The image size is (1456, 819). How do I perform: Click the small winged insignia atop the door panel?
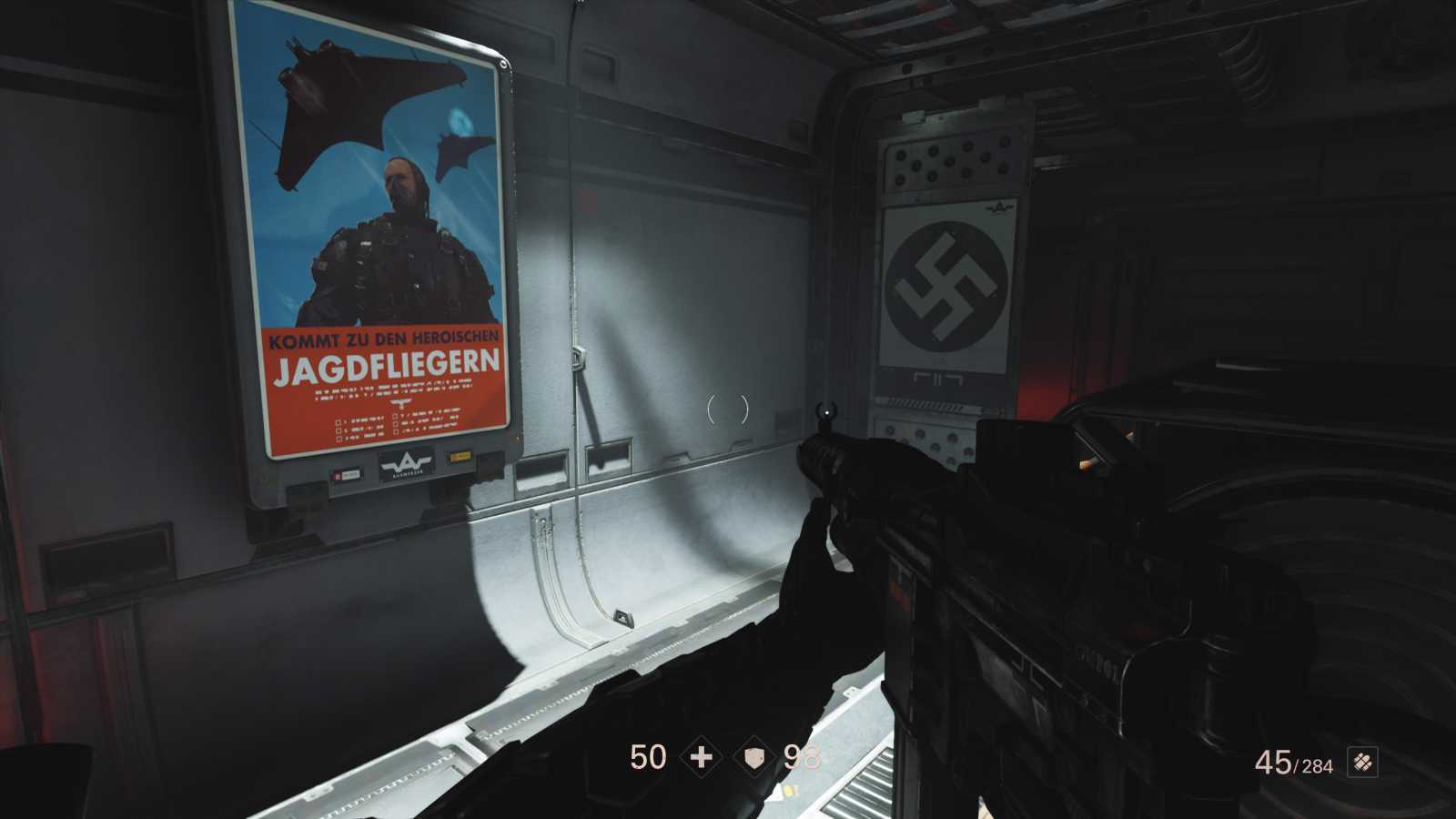pyautogui.click(x=999, y=207)
